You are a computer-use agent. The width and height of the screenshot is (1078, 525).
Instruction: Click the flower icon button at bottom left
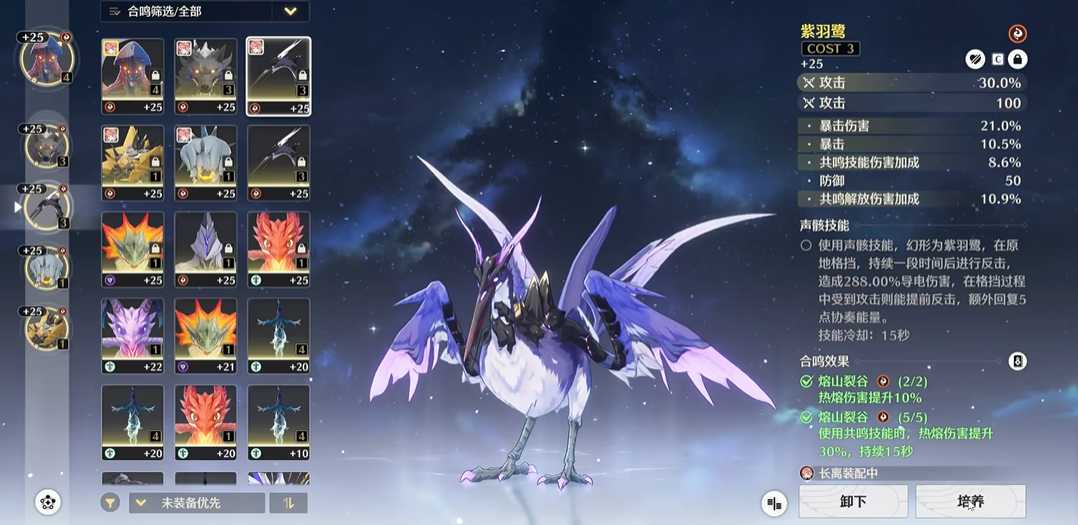coord(47,502)
